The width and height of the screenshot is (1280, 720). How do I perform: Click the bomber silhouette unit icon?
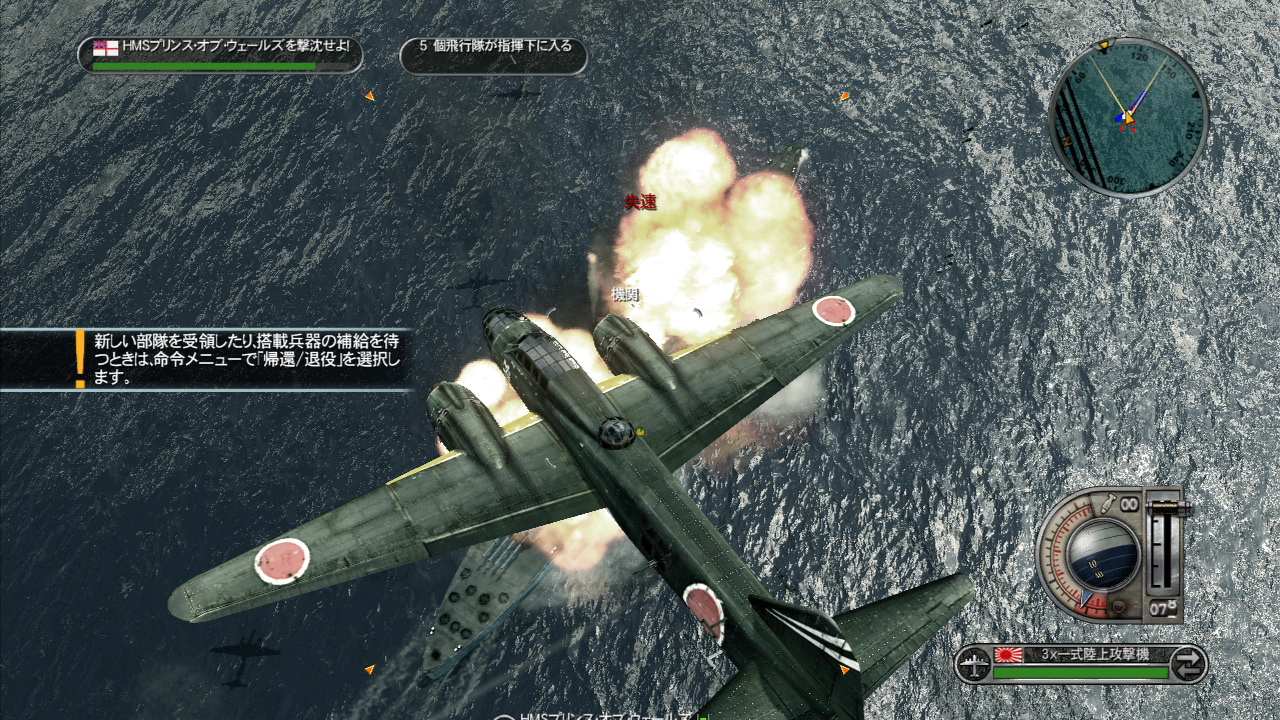click(x=972, y=664)
